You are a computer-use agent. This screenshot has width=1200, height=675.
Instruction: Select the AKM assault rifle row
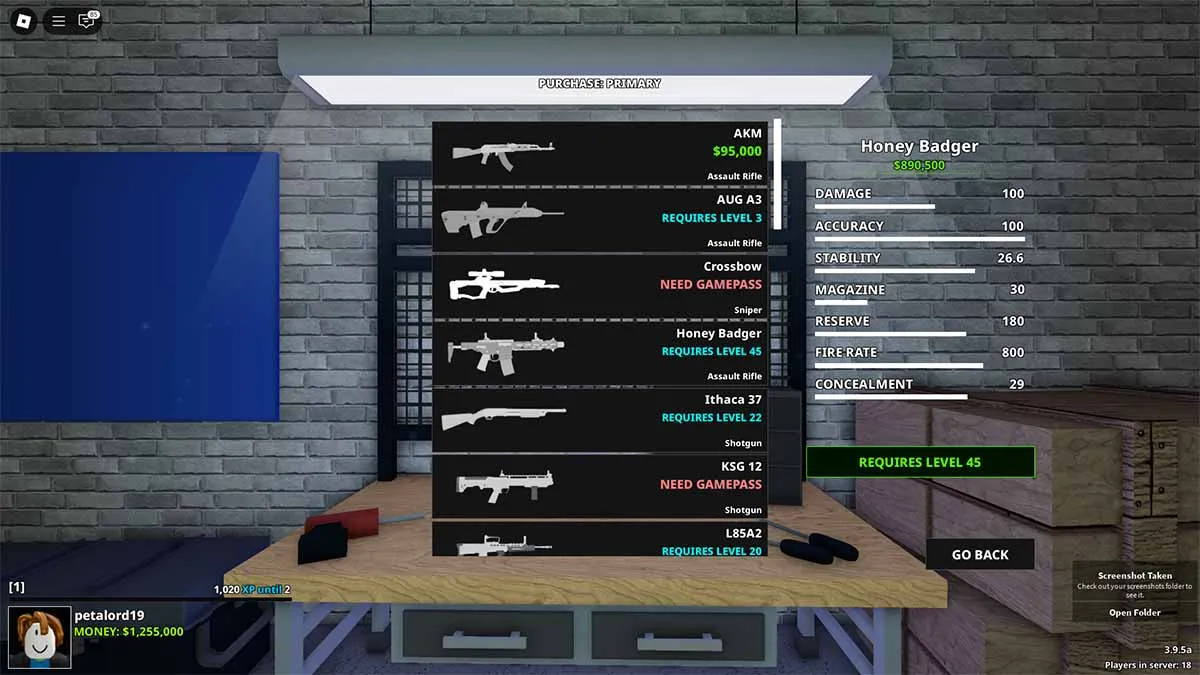click(x=600, y=153)
